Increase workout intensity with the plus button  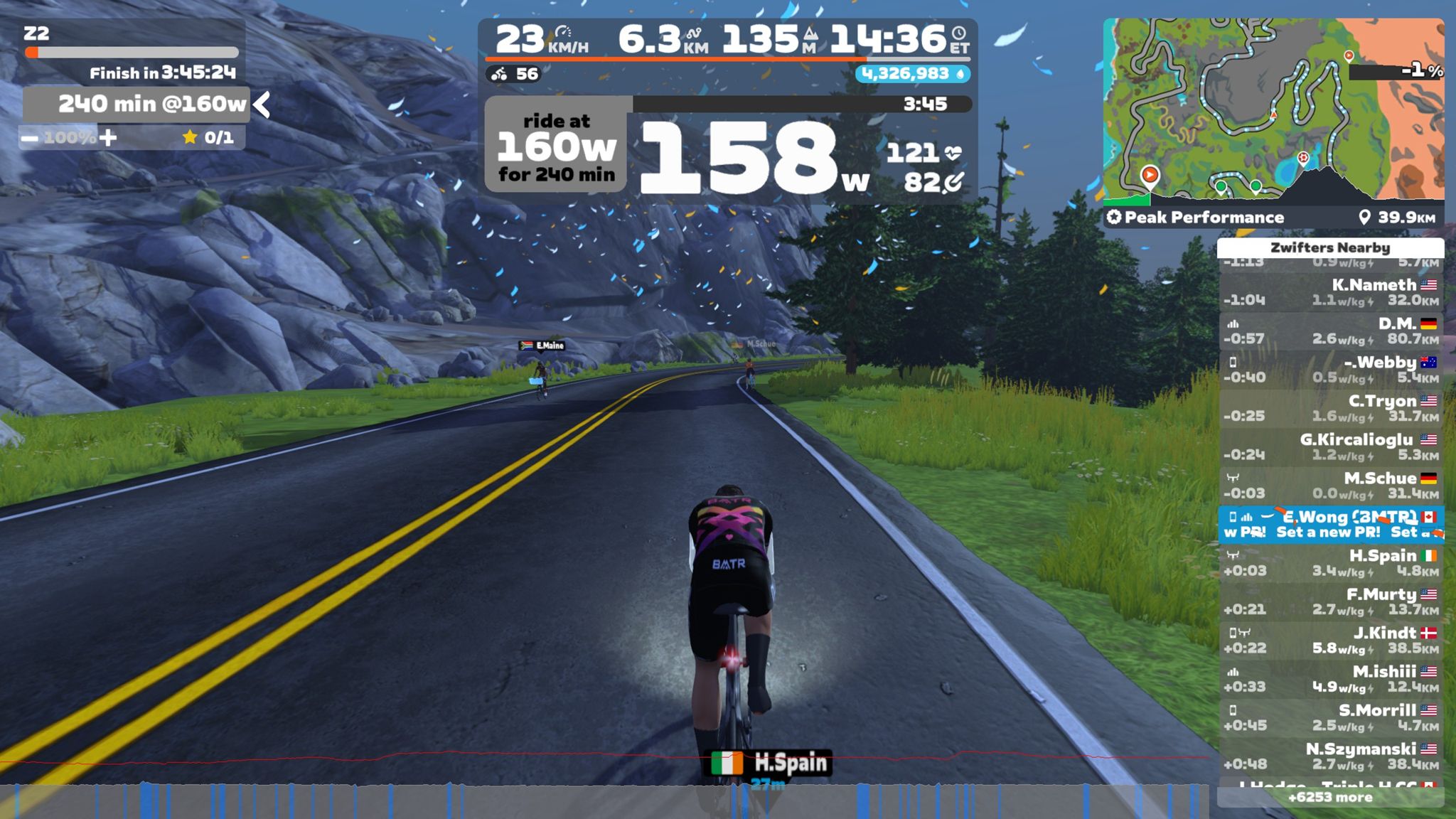[x=108, y=137]
